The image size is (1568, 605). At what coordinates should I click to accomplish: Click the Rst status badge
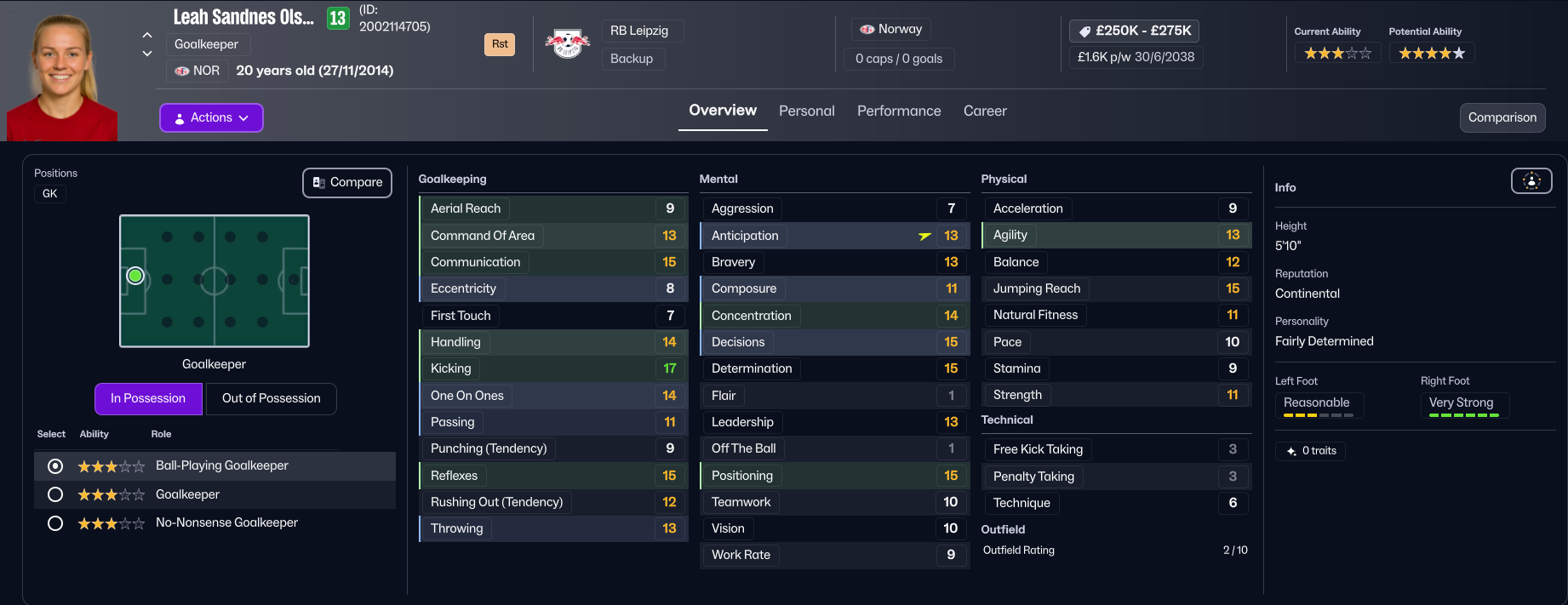pos(500,44)
